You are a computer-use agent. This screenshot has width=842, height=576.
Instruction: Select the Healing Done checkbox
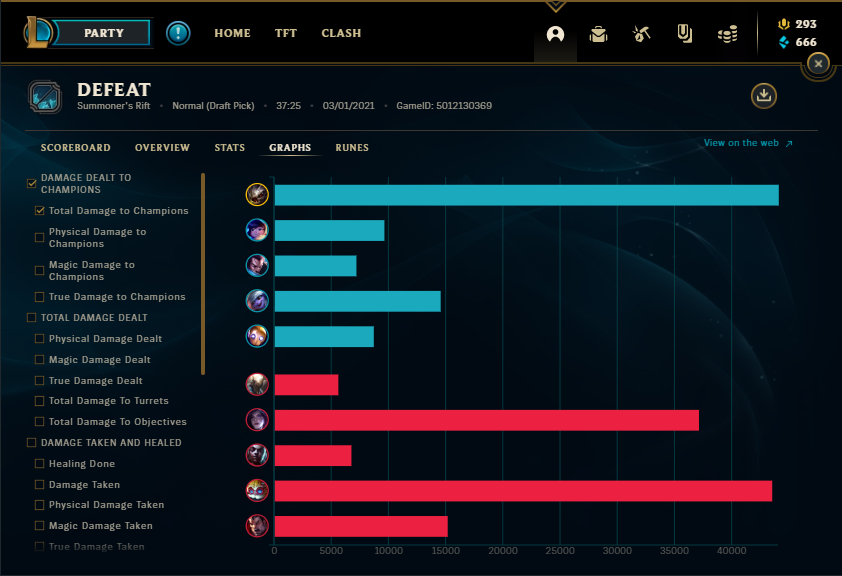(x=40, y=464)
